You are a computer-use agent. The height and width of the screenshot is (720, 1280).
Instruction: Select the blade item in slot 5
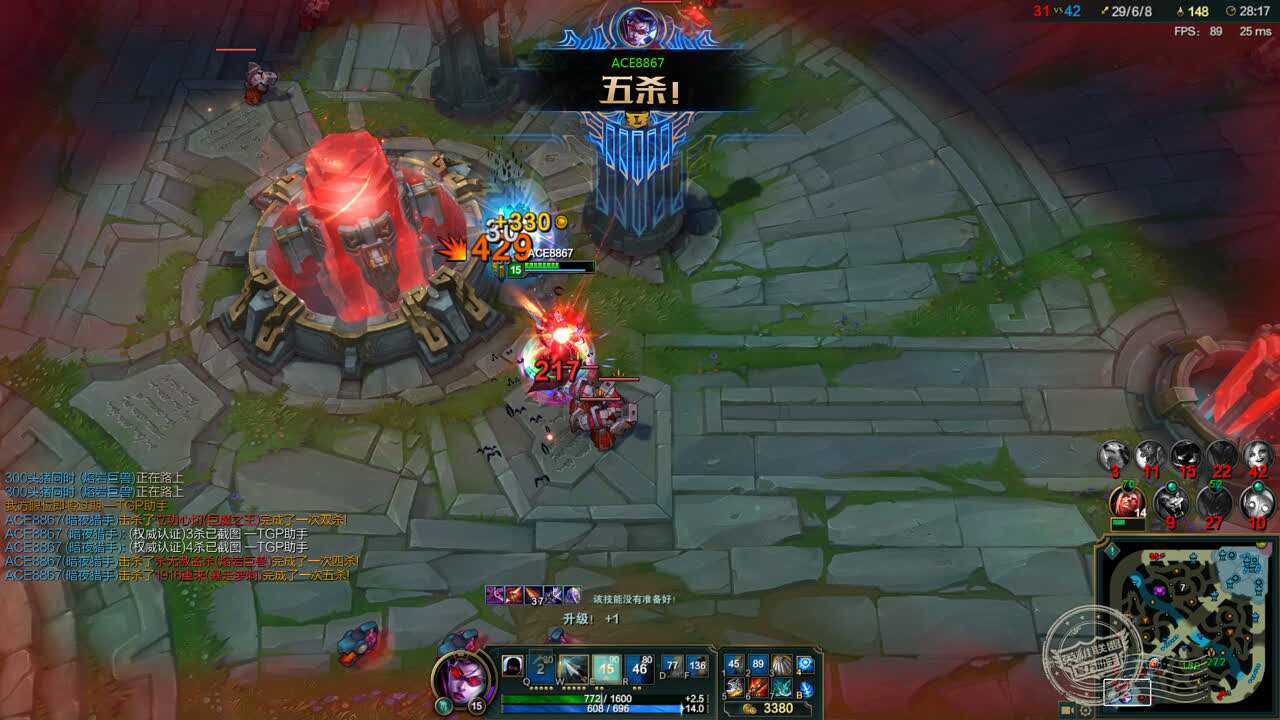(x=735, y=688)
